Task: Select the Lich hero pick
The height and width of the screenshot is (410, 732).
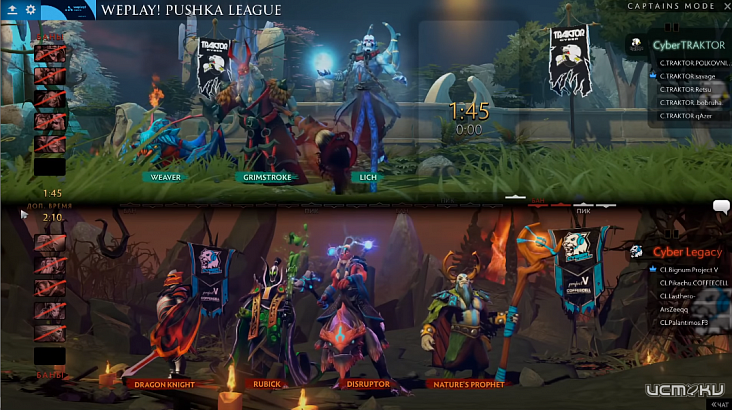Action: coord(363,177)
